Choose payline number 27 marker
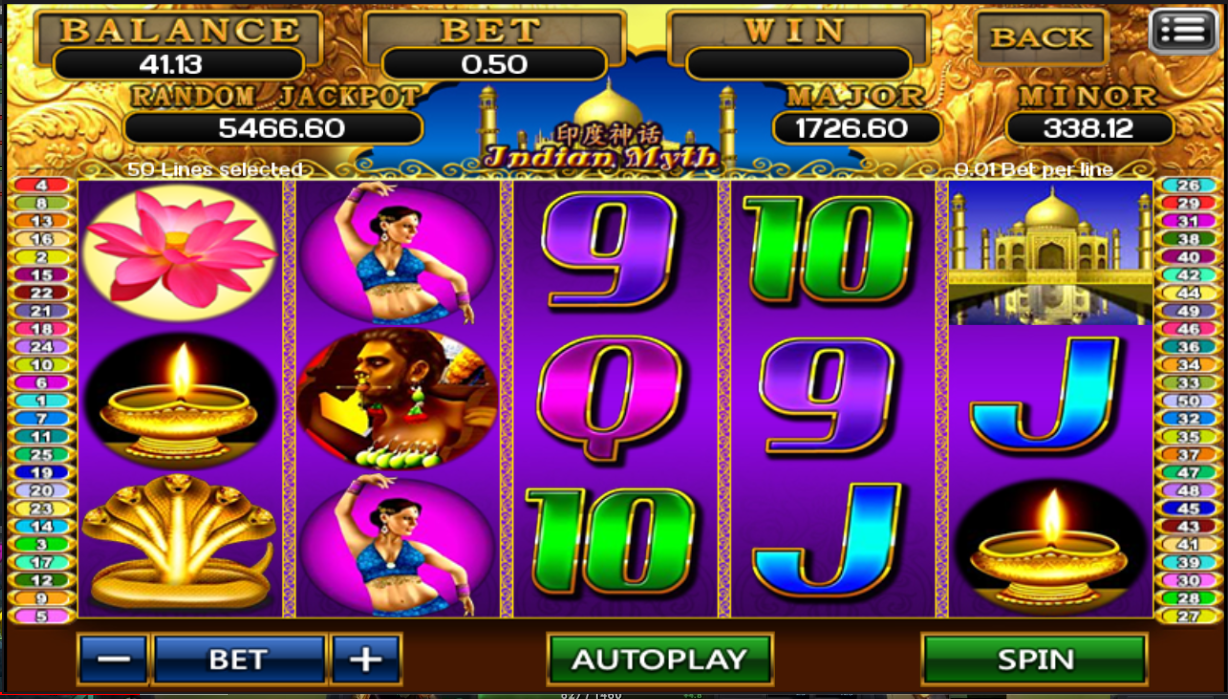 coord(1188,616)
